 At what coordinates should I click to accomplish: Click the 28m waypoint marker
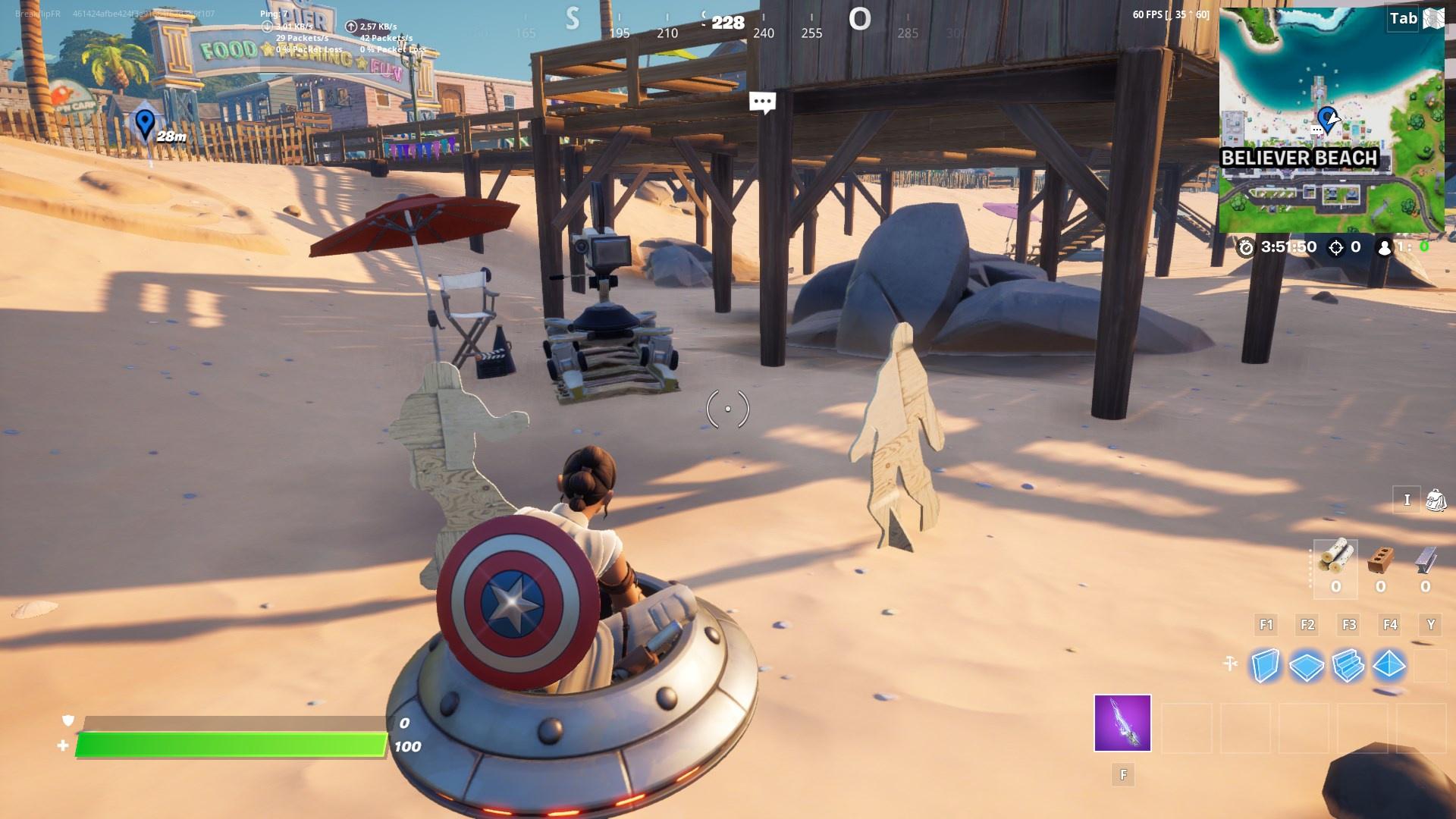146,121
